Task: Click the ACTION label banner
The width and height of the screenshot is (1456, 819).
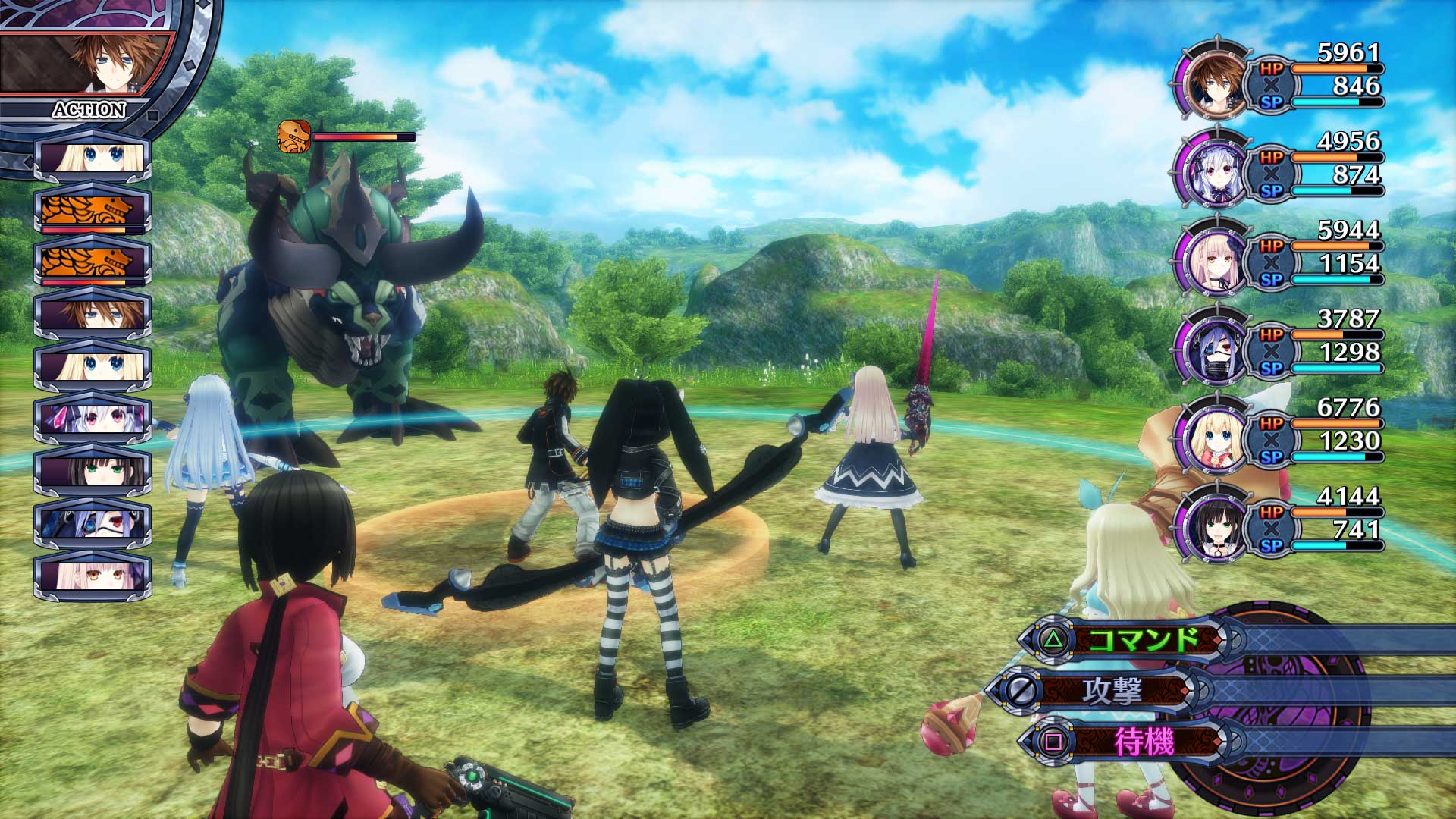Action: [87, 110]
